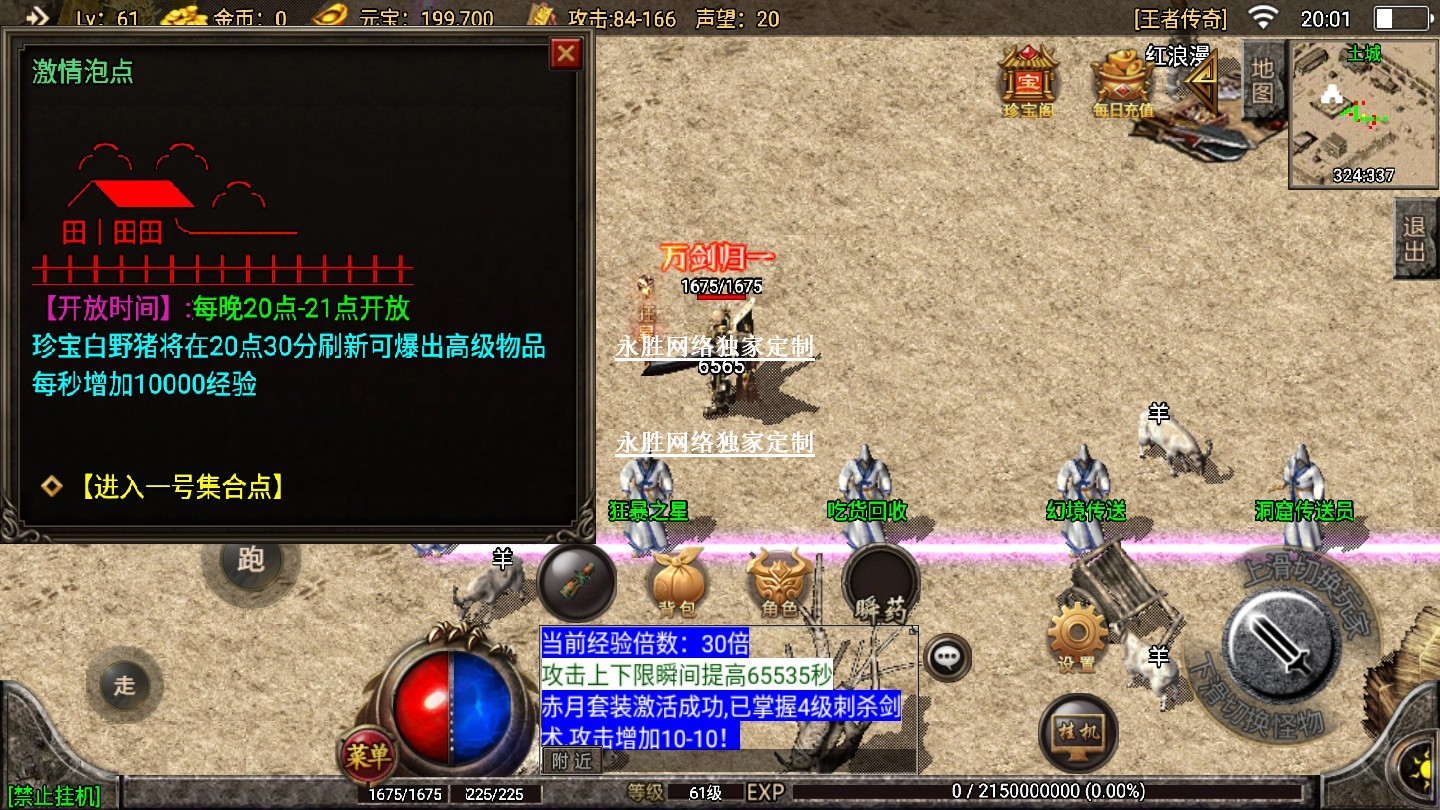Image resolution: width=1440 pixels, height=810 pixels.
Task: Select the 附近 nearby chat tab
Action: [x=572, y=761]
